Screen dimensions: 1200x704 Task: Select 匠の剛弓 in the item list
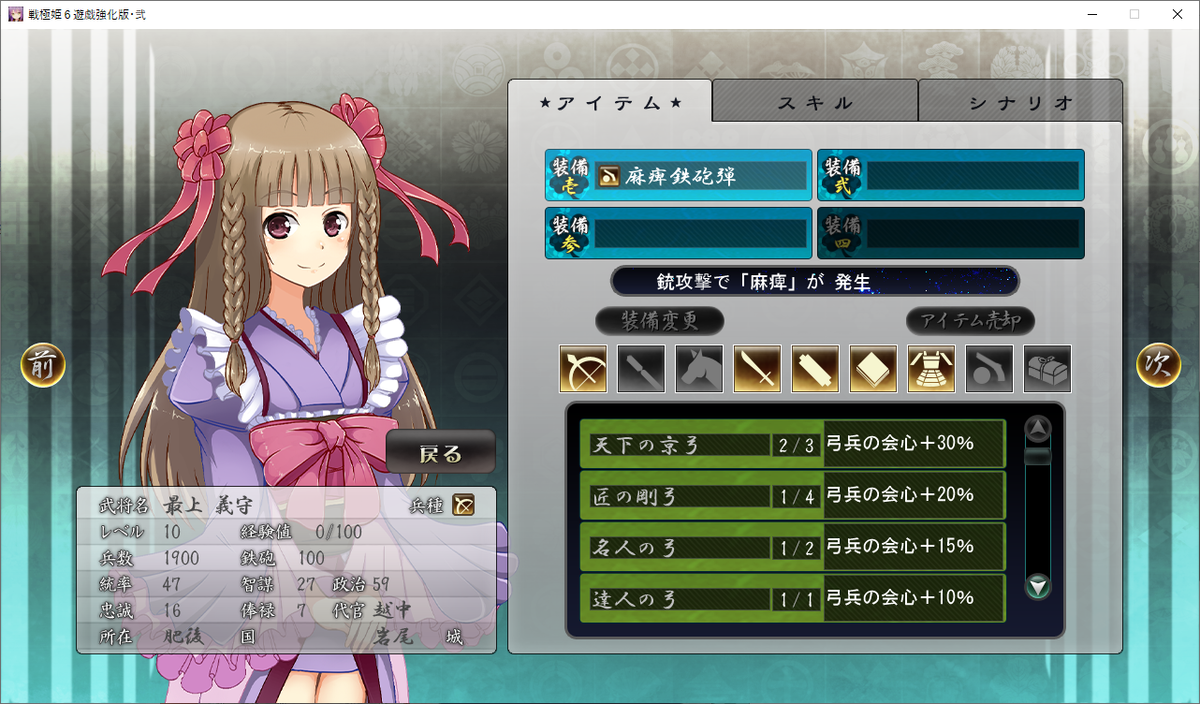pos(792,495)
